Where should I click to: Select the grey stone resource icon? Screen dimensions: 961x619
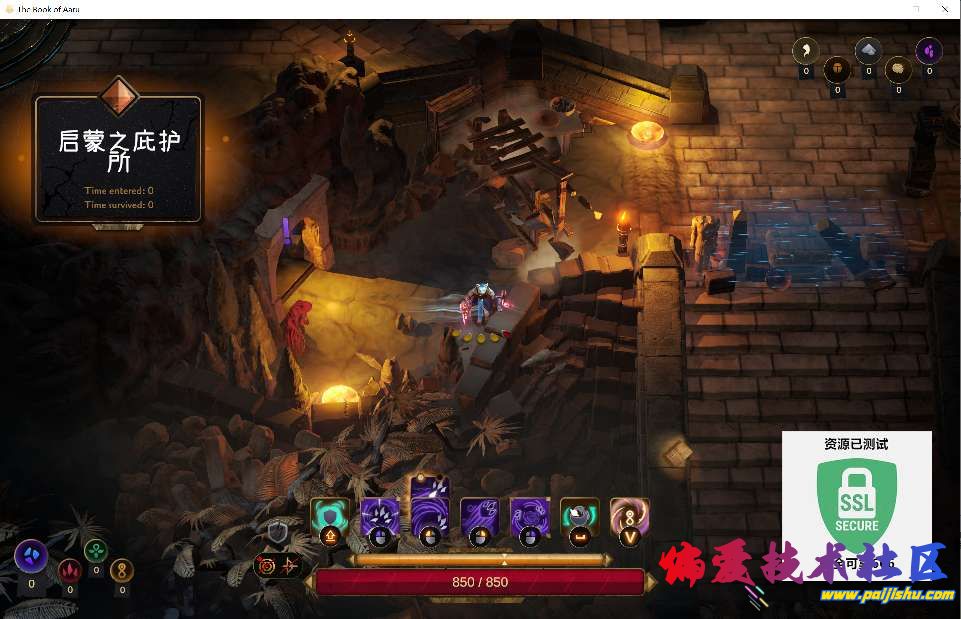click(868, 50)
